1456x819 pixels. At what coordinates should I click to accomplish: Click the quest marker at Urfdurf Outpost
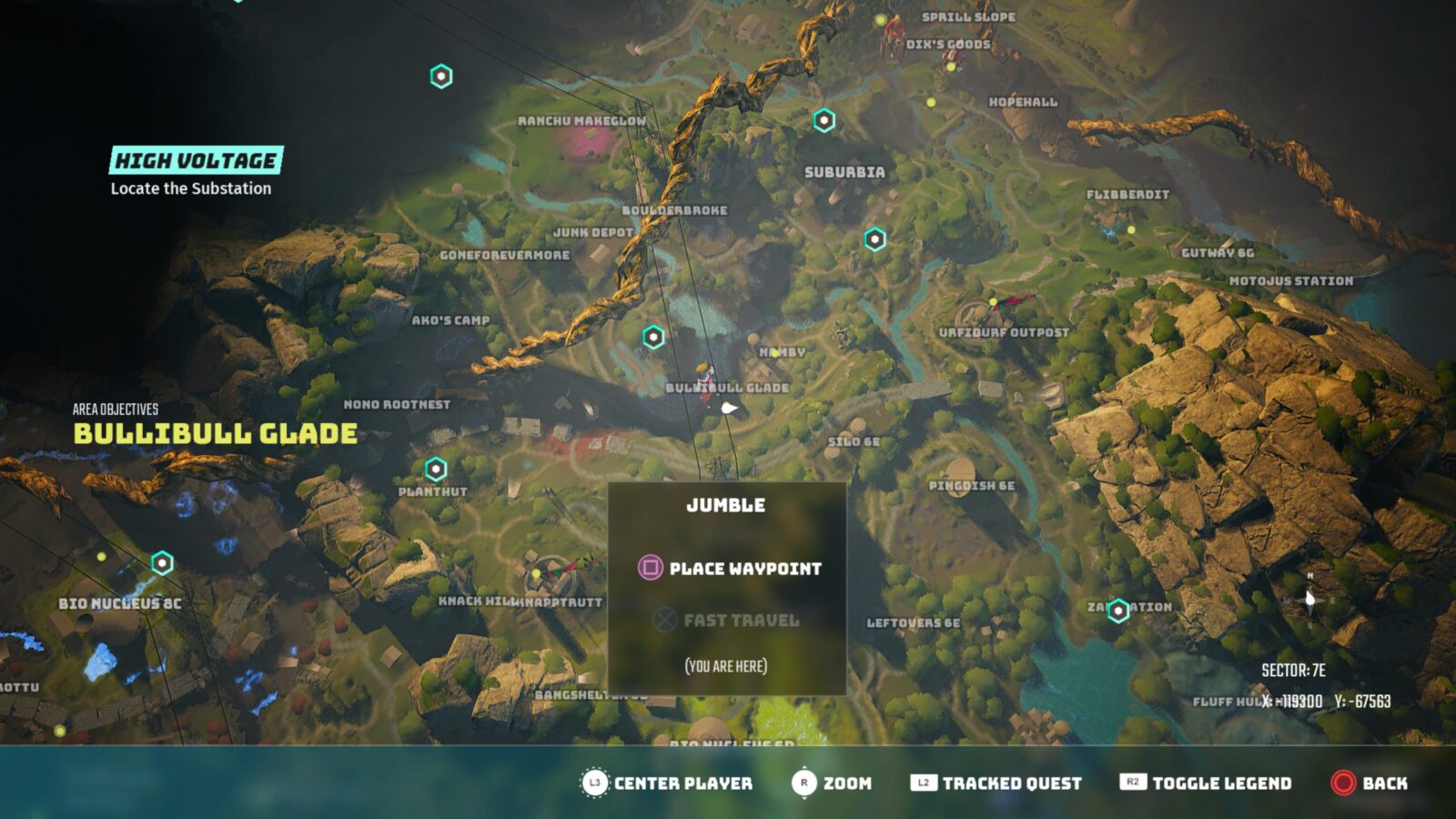coord(992,303)
